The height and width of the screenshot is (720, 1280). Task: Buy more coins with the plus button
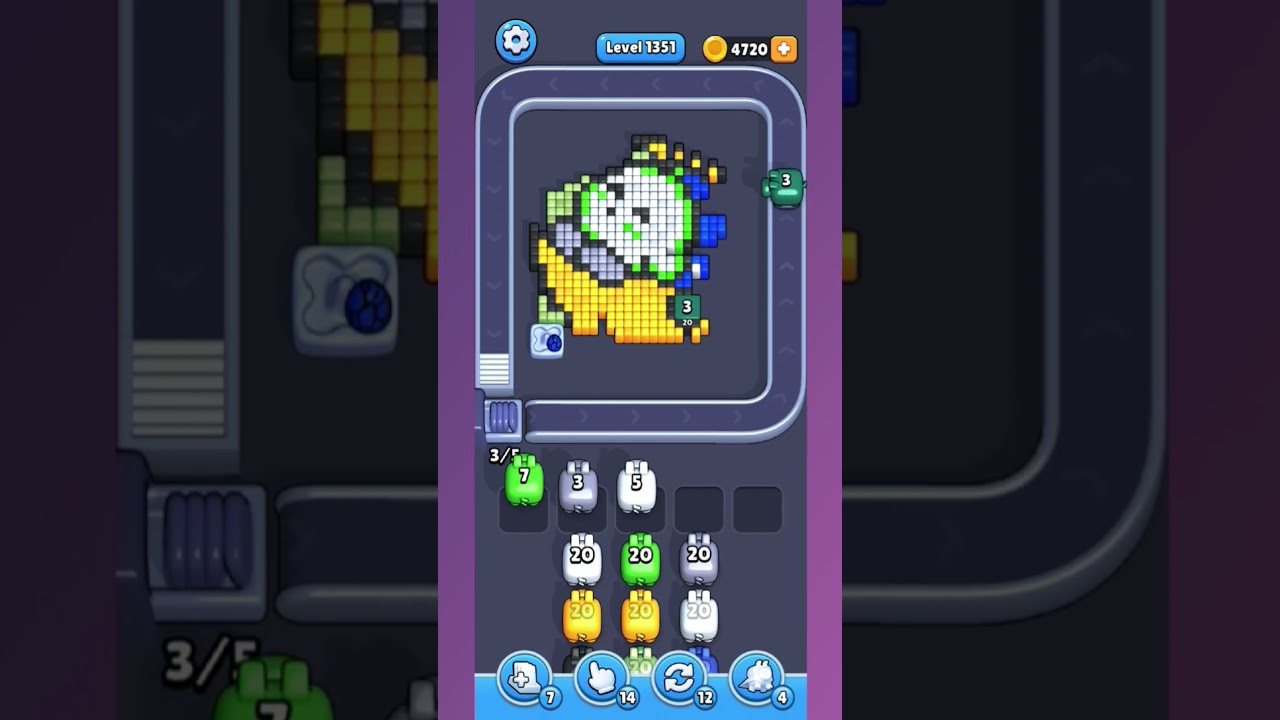[783, 47]
